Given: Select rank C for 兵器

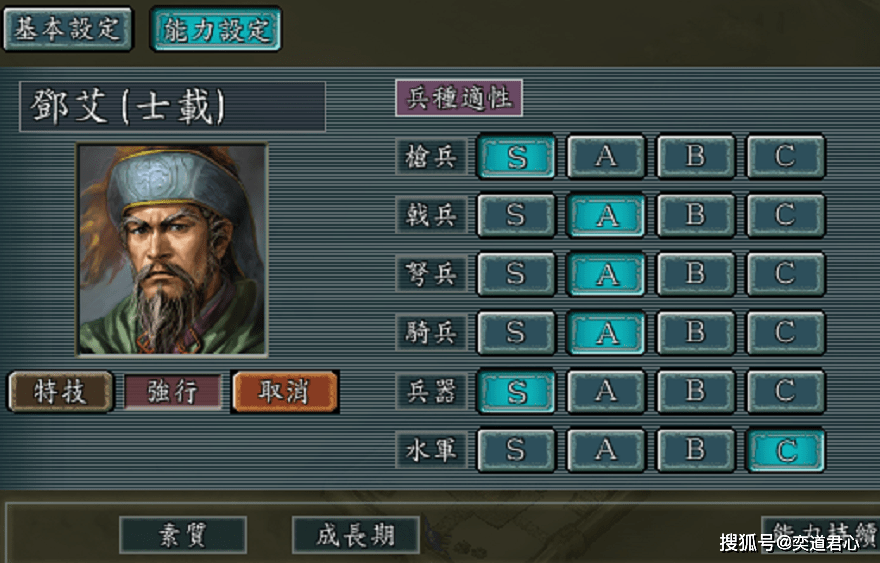Looking at the screenshot, I should click(x=785, y=391).
